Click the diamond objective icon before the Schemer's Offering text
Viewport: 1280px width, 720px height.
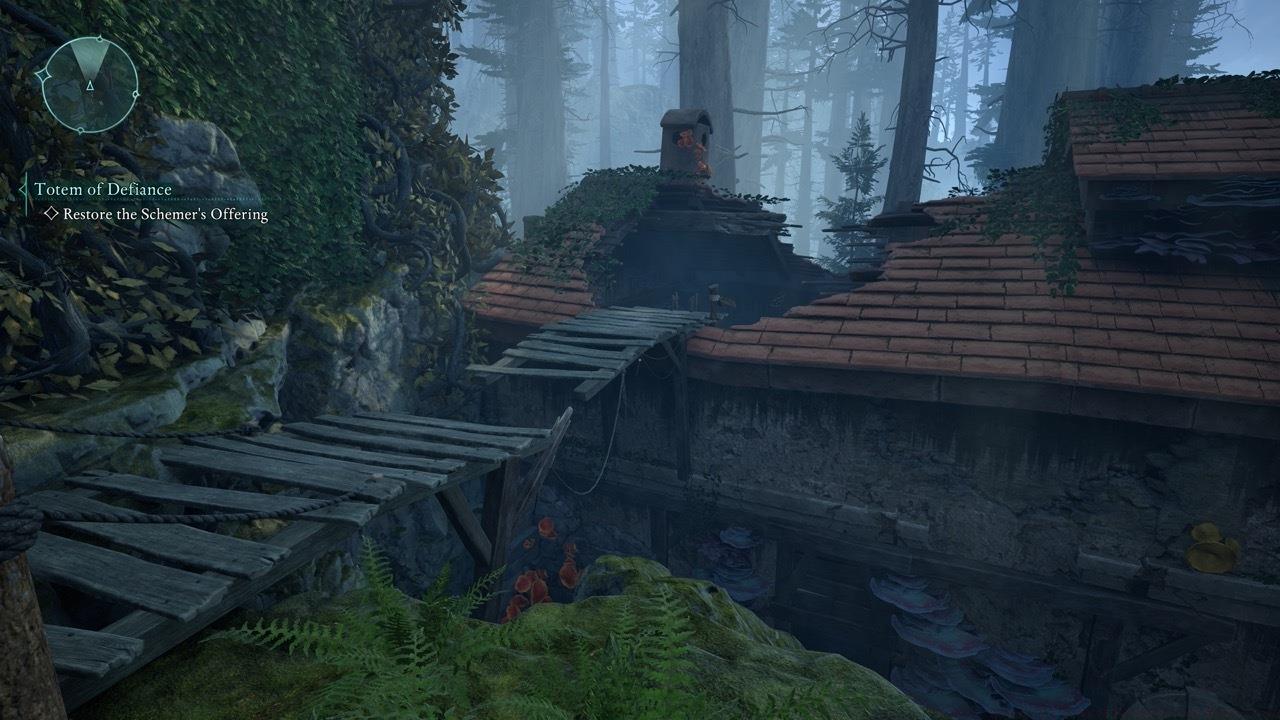[51, 212]
